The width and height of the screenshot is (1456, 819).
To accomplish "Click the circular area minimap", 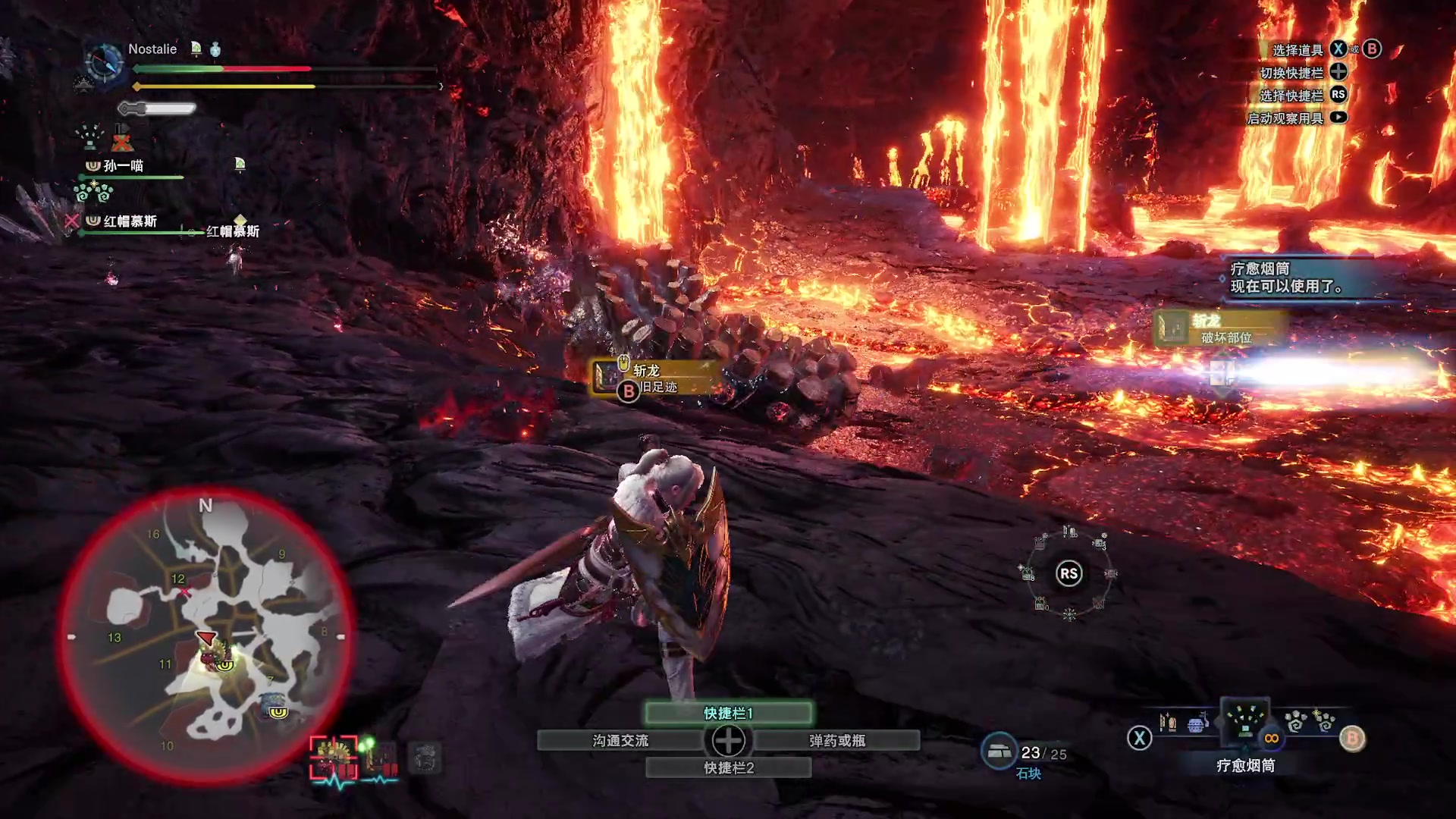I will tap(205, 635).
